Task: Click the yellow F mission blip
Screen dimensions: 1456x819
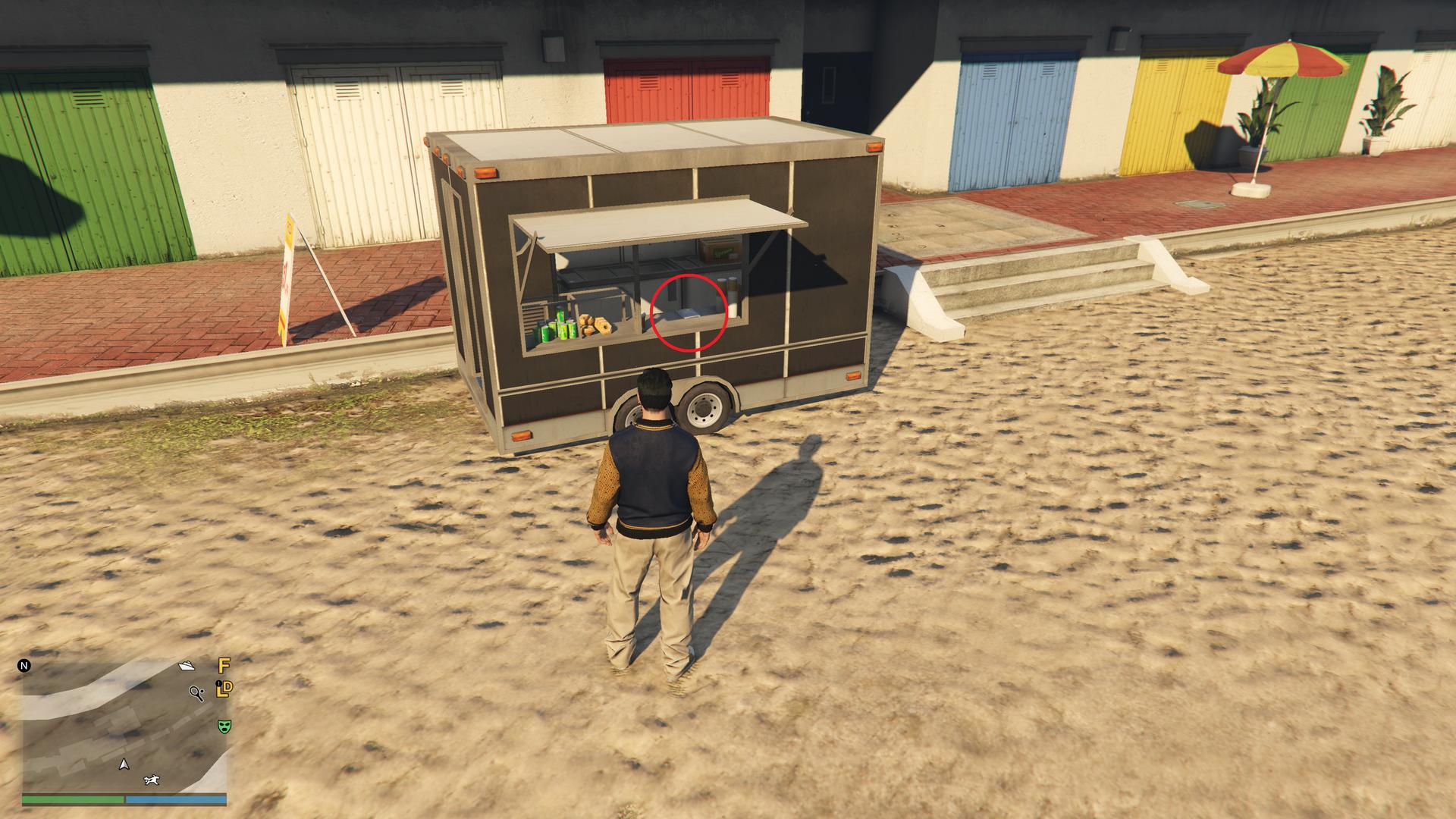Action: pos(224,667)
